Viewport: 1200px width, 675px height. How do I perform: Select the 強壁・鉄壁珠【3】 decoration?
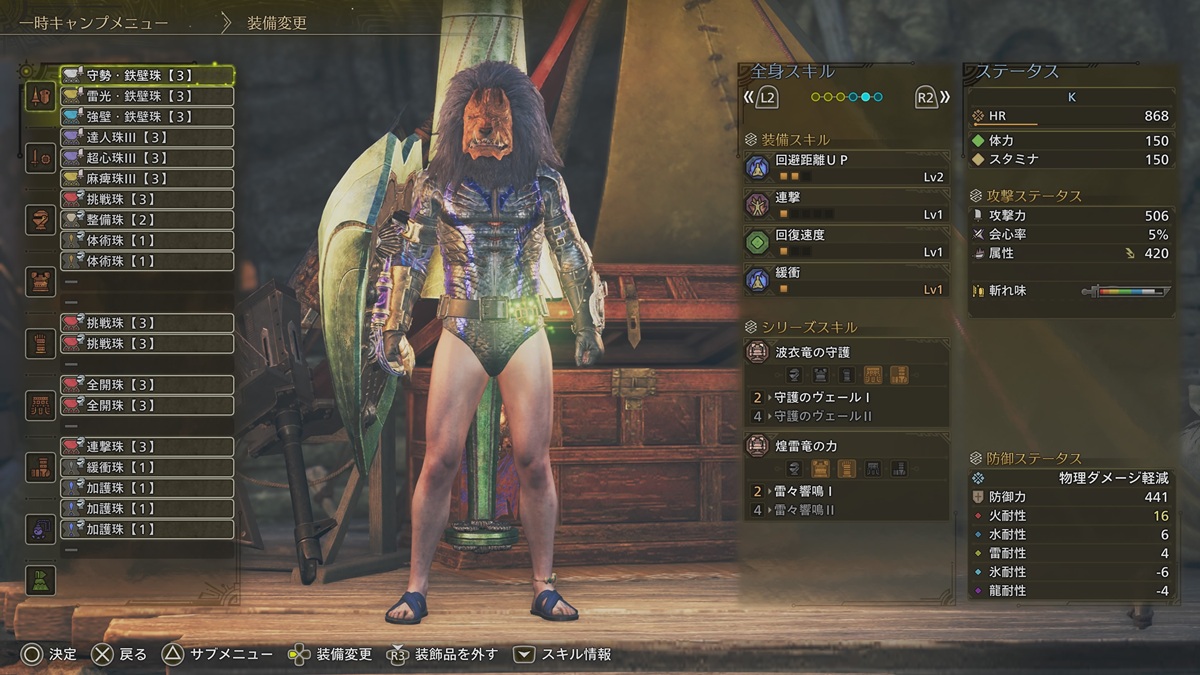(x=147, y=117)
